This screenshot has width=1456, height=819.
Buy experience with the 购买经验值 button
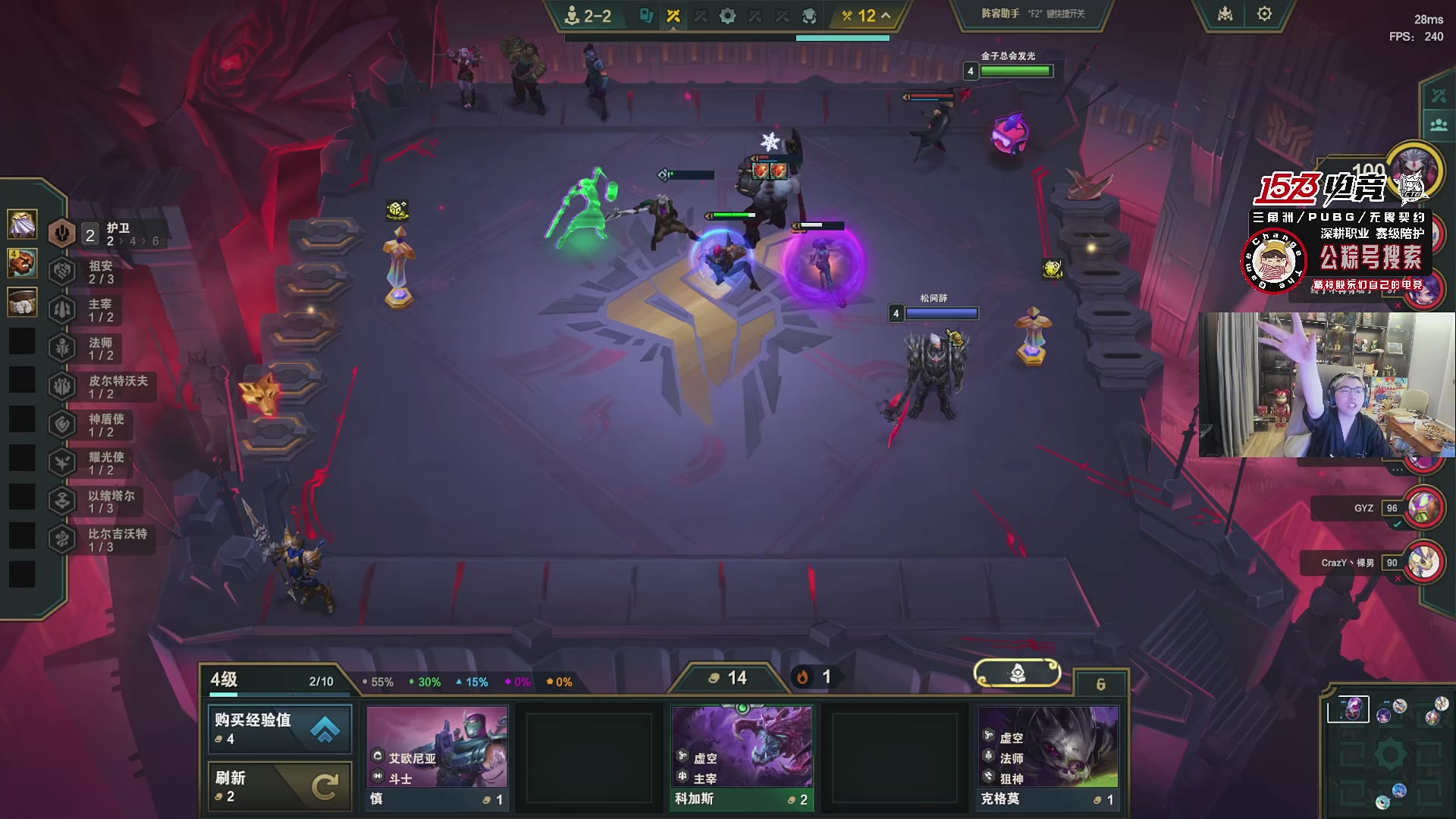click(x=280, y=729)
